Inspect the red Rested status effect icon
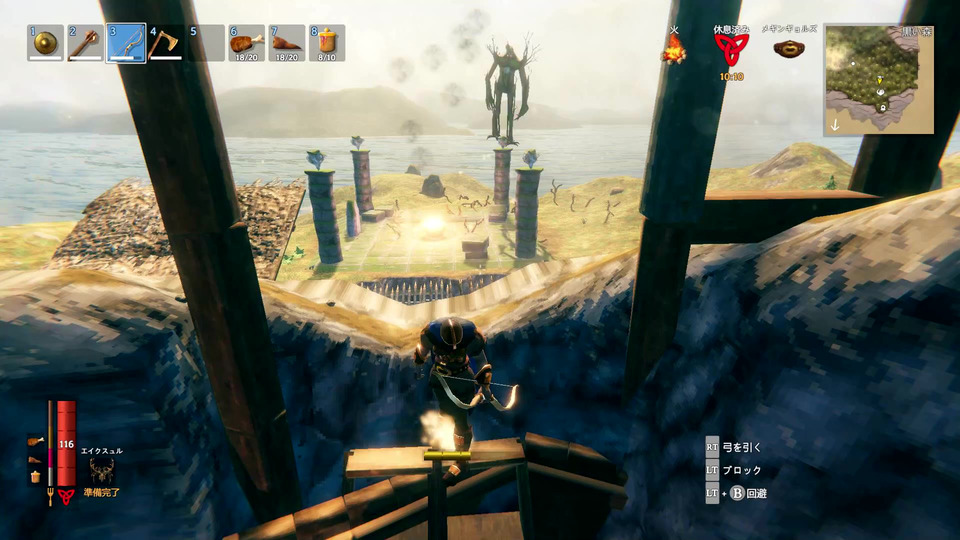The image size is (960, 540). (x=733, y=50)
